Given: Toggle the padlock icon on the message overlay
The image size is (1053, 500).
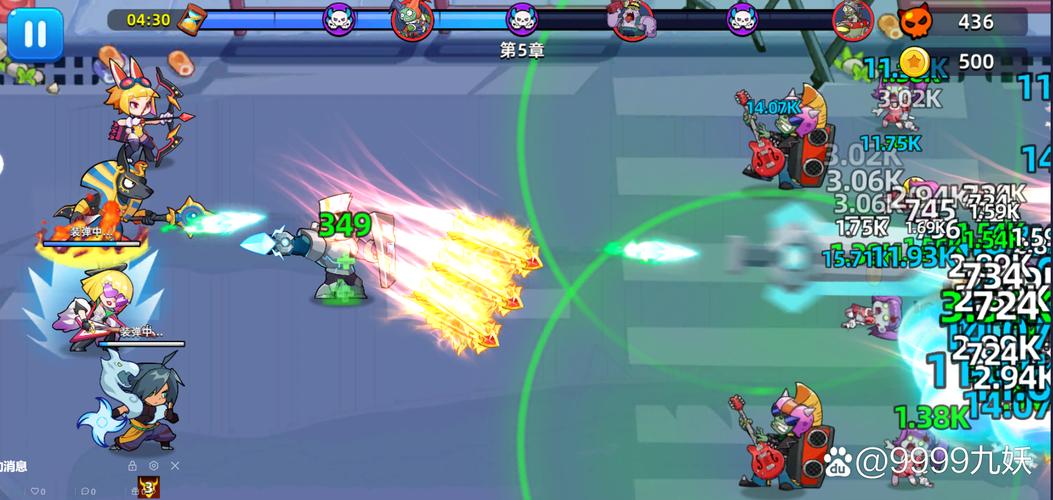Looking at the screenshot, I should coord(132,466).
